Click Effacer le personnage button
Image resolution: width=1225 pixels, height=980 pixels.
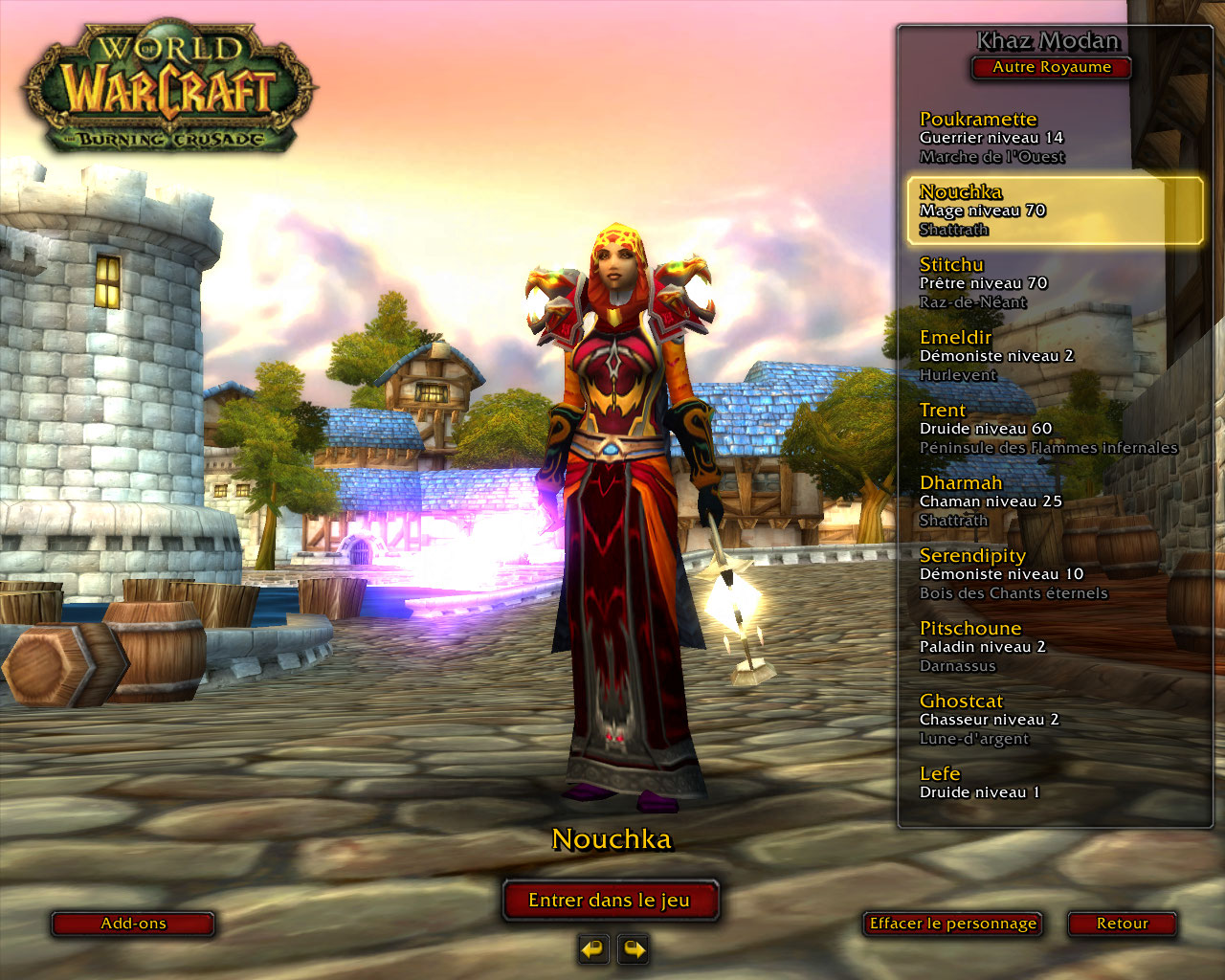click(952, 924)
